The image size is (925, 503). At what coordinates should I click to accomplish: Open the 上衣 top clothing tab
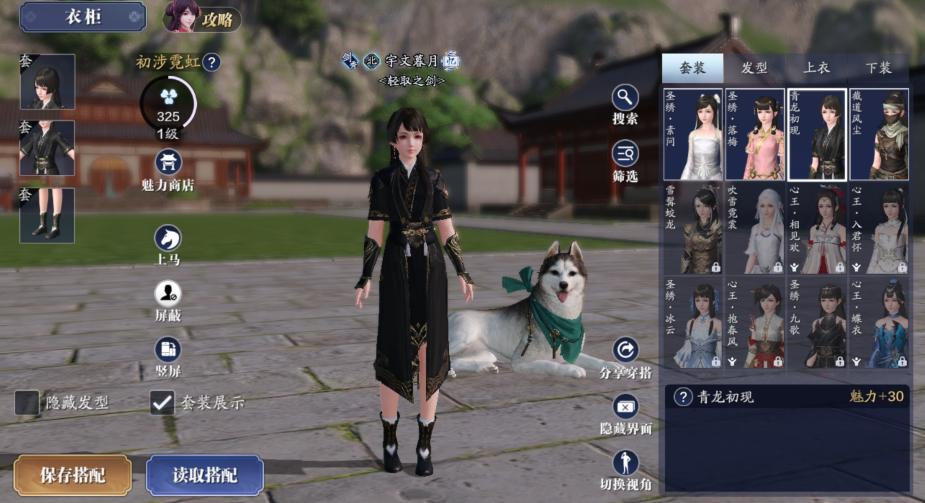816,68
